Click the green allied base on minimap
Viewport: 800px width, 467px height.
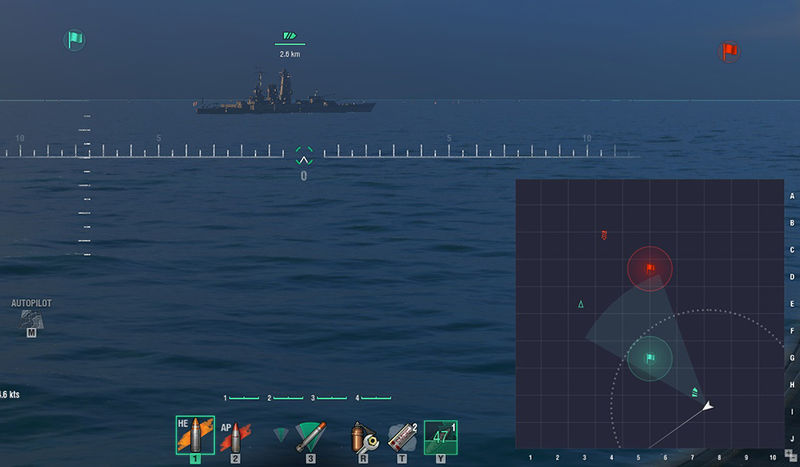click(x=649, y=358)
